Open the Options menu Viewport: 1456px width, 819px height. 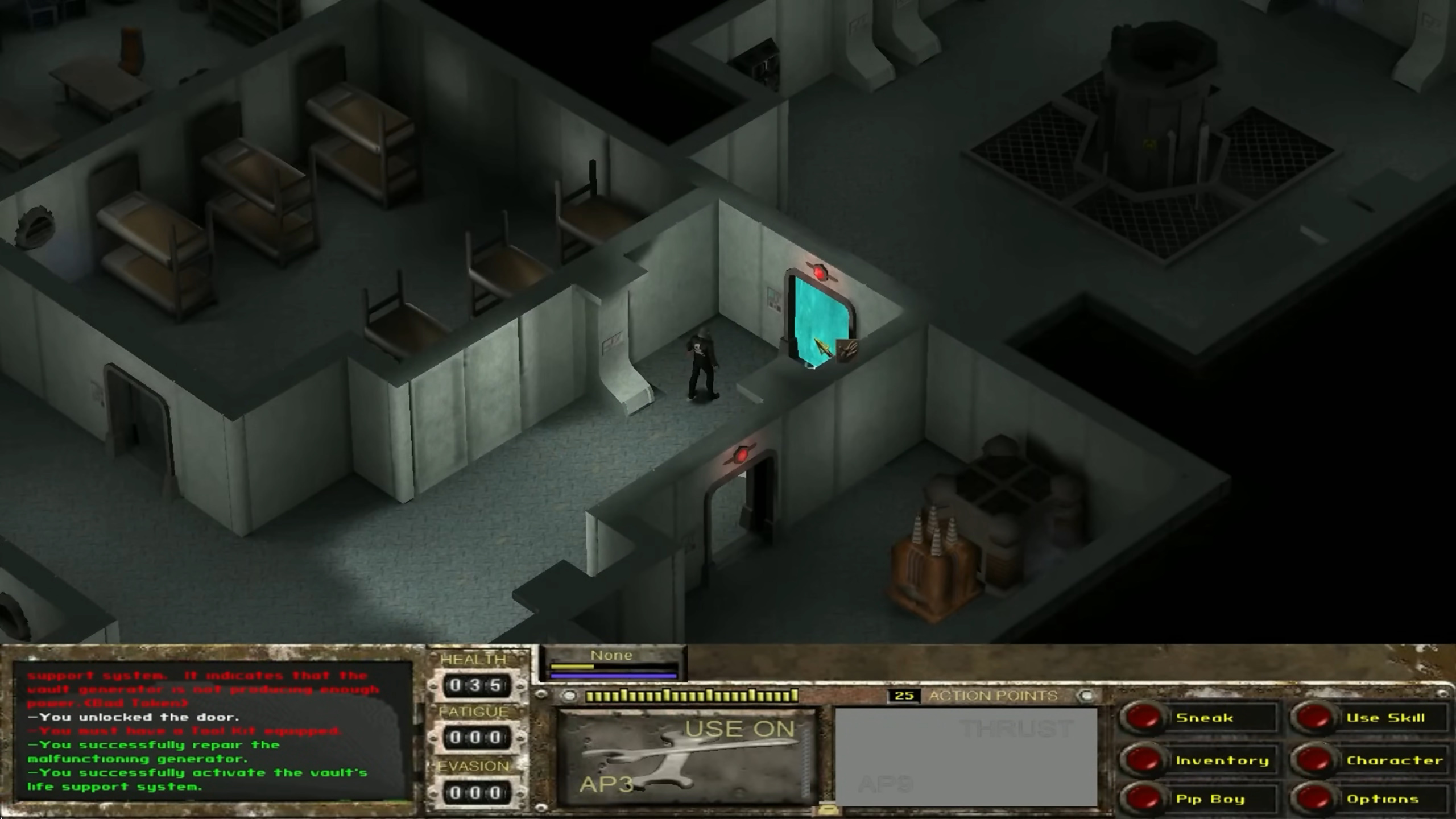pyautogui.click(x=1314, y=799)
